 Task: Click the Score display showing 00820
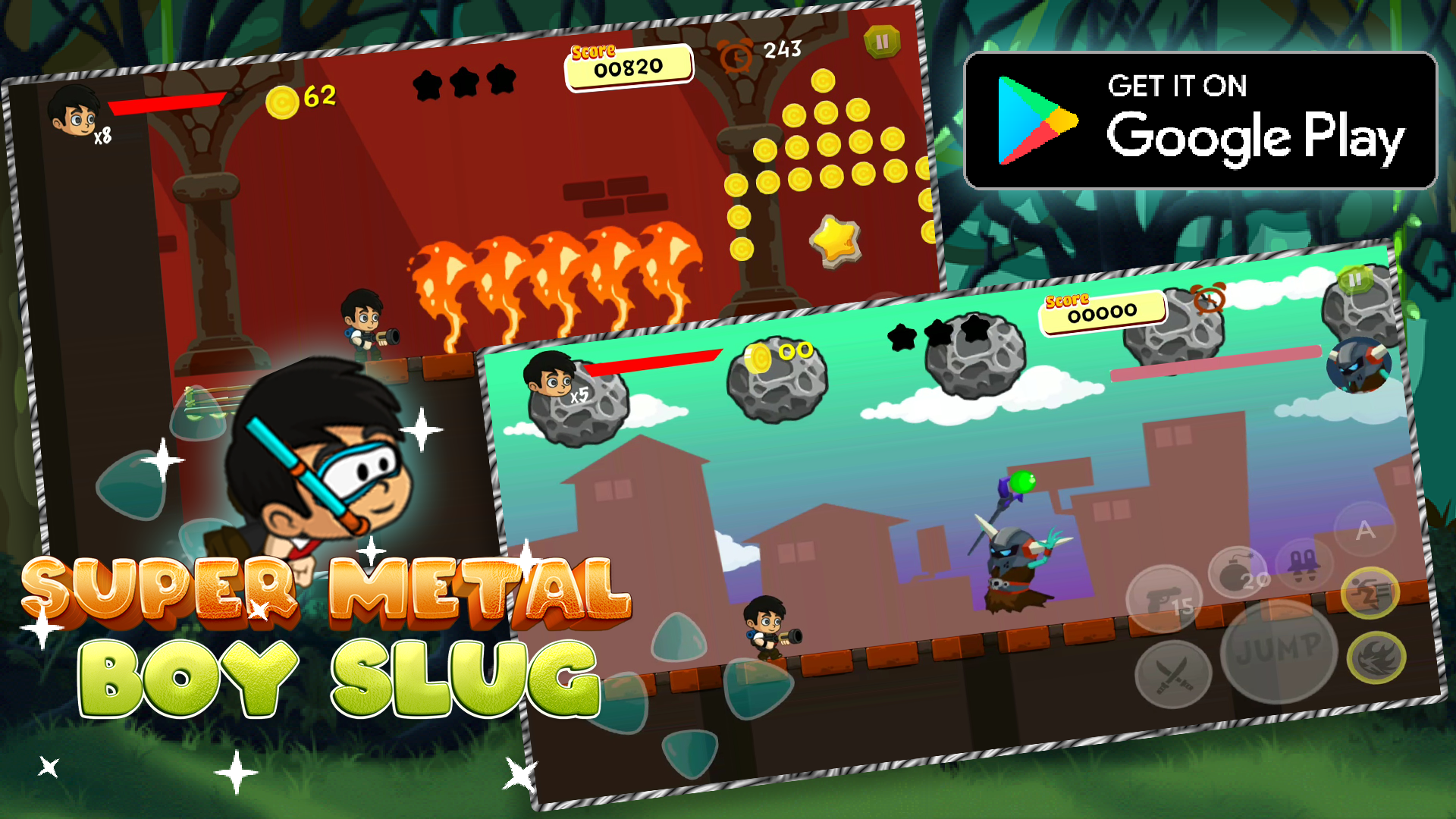click(x=631, y=67)
